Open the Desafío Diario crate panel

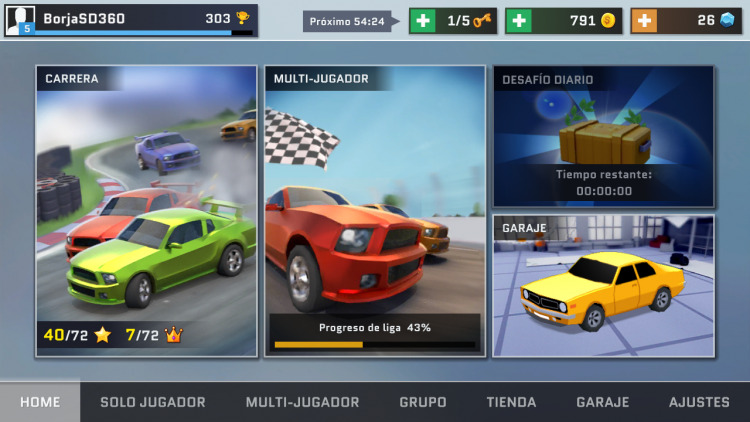pos(603,136)
